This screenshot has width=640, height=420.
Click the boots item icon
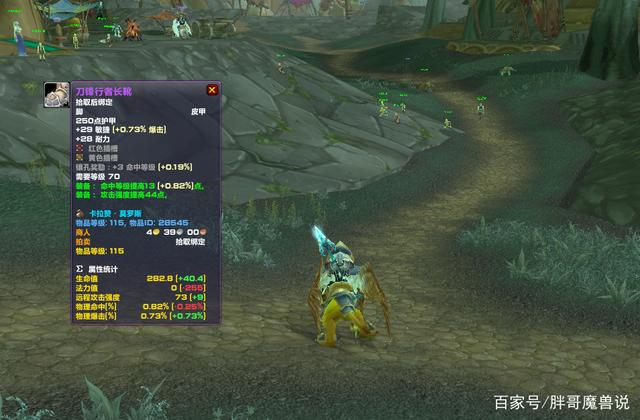coord(57,95)
